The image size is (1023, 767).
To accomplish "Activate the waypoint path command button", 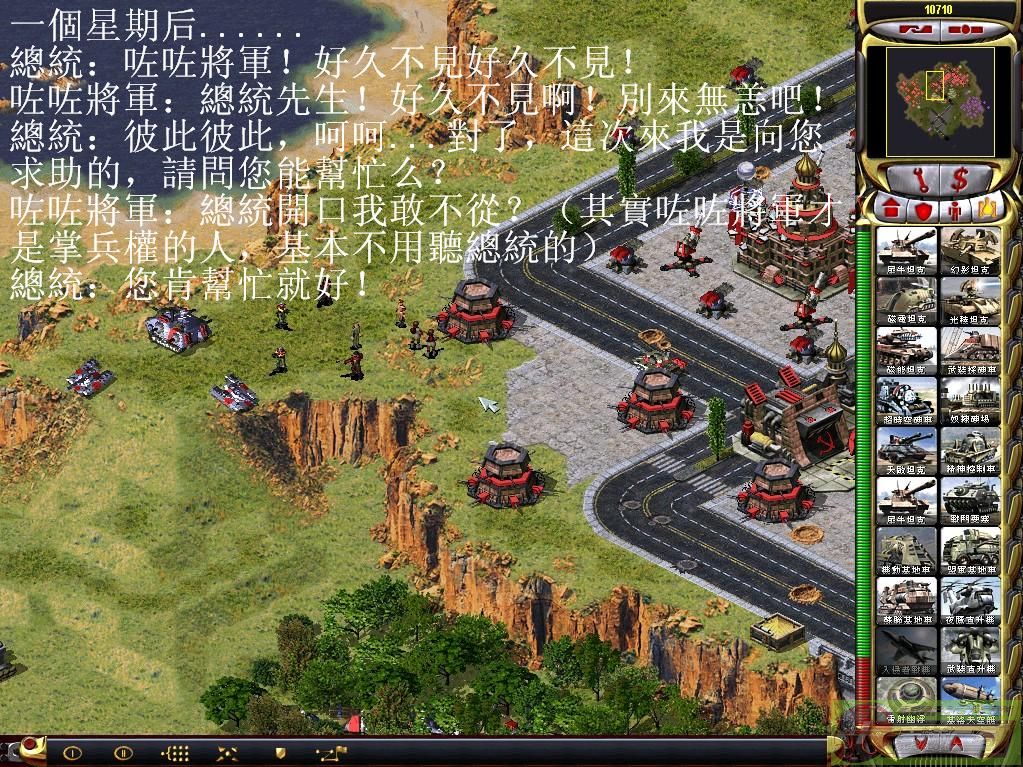I will [x=329, y=751].
